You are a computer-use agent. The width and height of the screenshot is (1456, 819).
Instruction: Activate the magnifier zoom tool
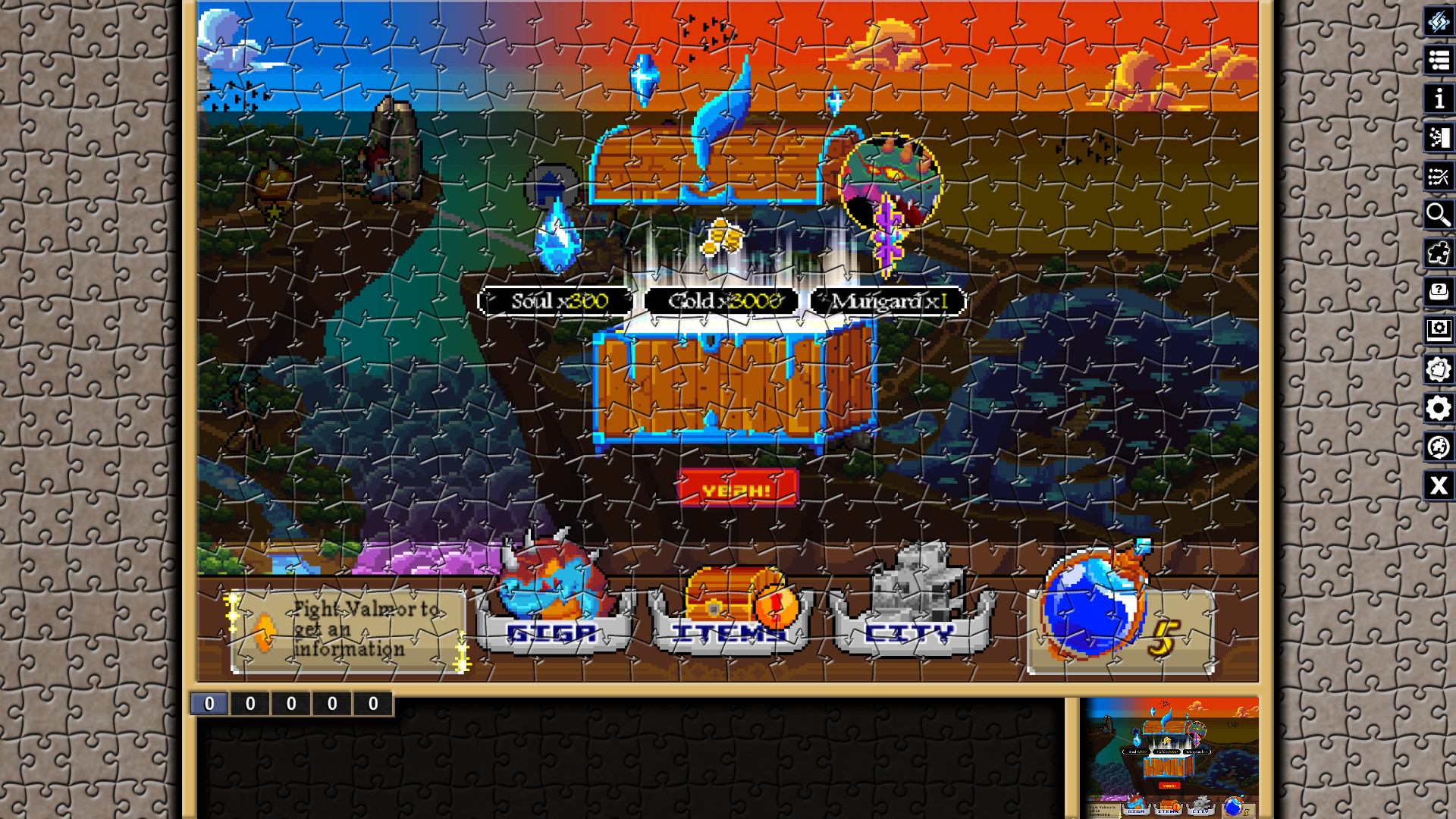click(x=1439, y=215)
